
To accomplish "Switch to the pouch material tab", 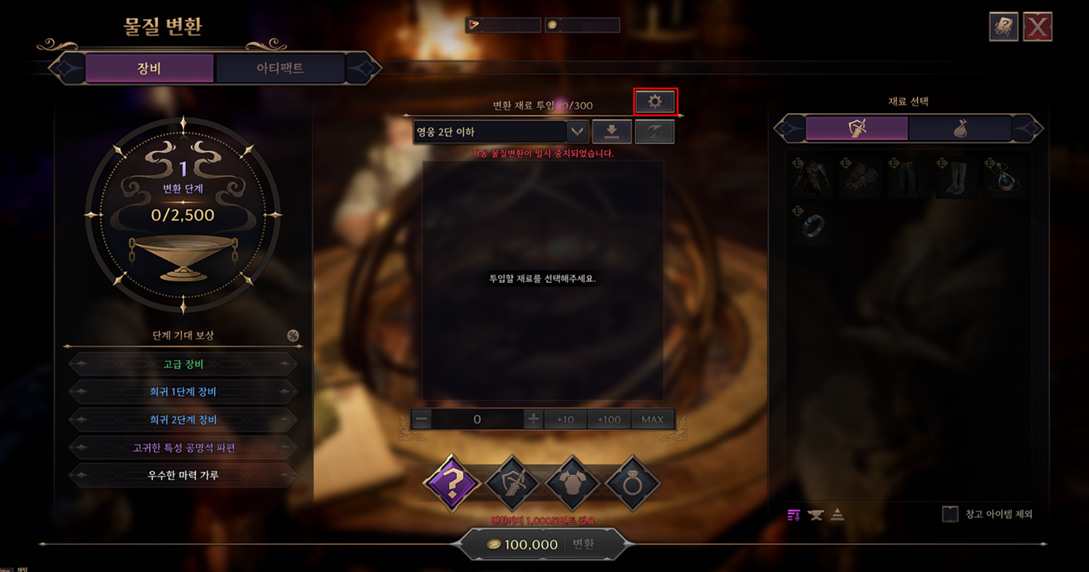I will click(x=960, y=128).
